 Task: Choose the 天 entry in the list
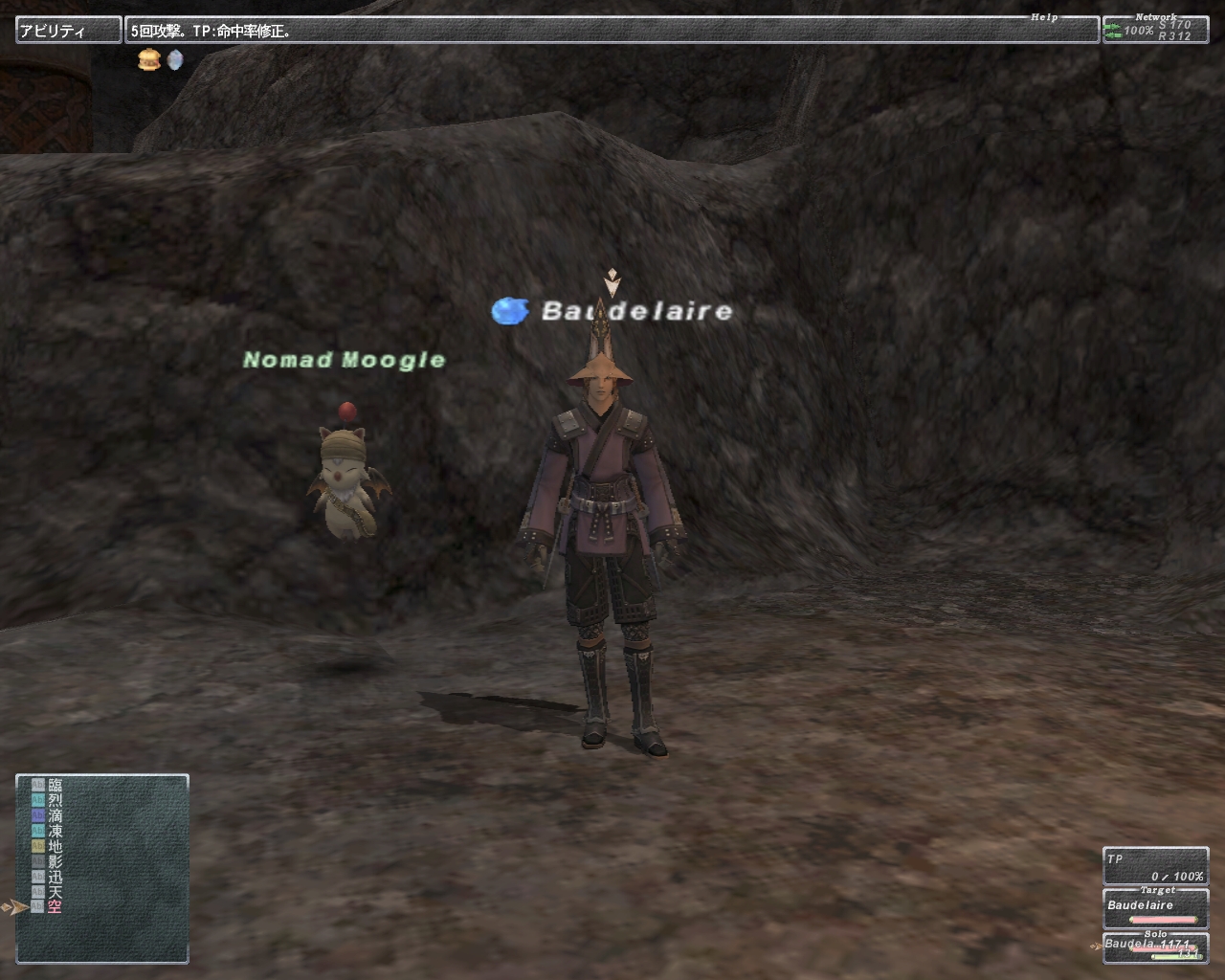click(x=54, y=892)
